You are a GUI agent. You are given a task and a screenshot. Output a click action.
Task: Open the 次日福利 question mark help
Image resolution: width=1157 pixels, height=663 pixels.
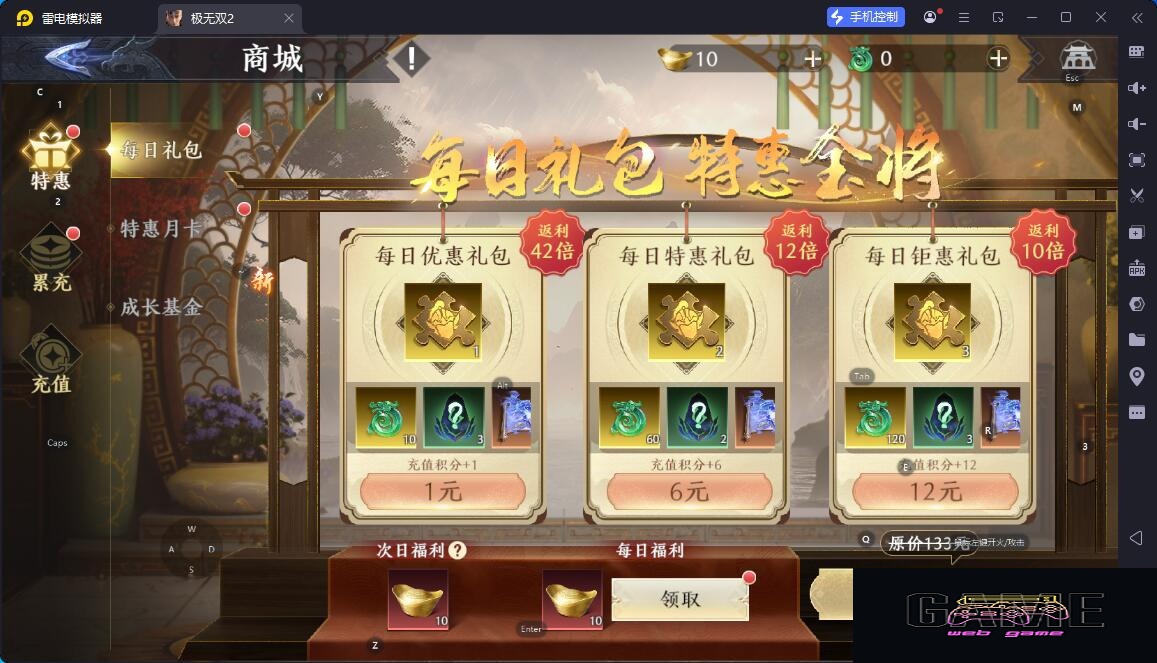[458, 550]
